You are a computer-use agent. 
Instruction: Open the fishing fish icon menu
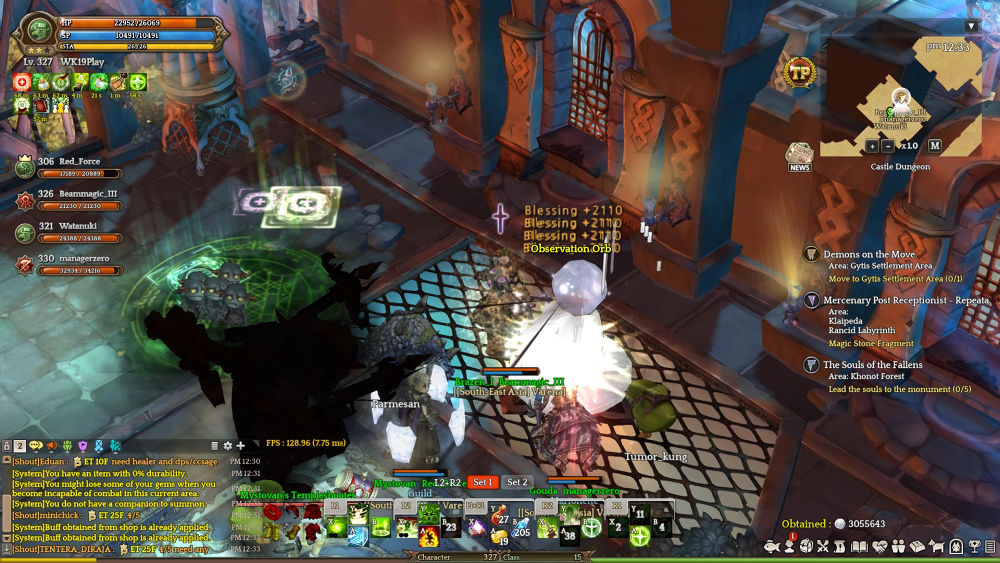(771, 547)
